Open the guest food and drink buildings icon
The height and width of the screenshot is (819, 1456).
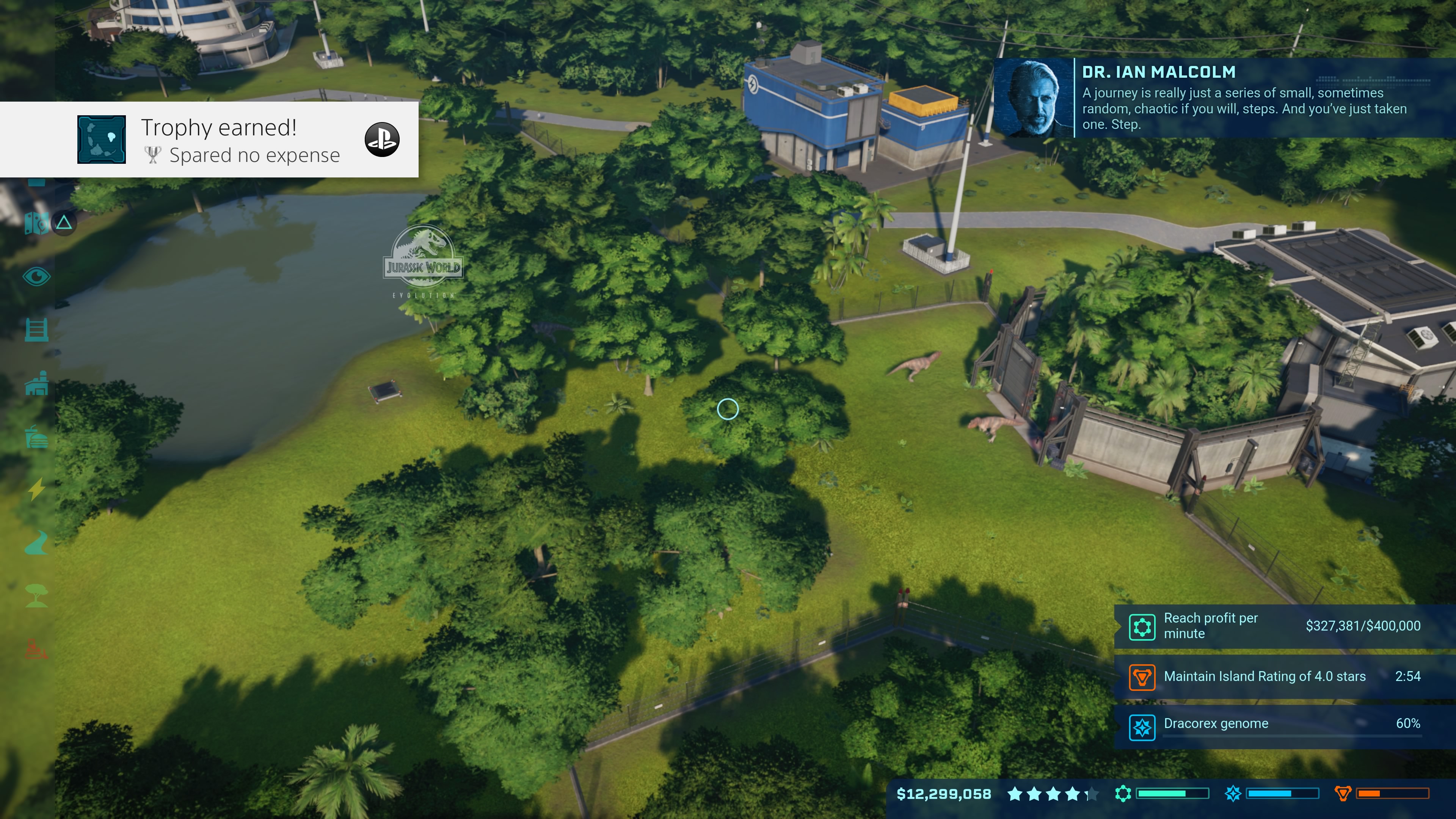(37, 436)
